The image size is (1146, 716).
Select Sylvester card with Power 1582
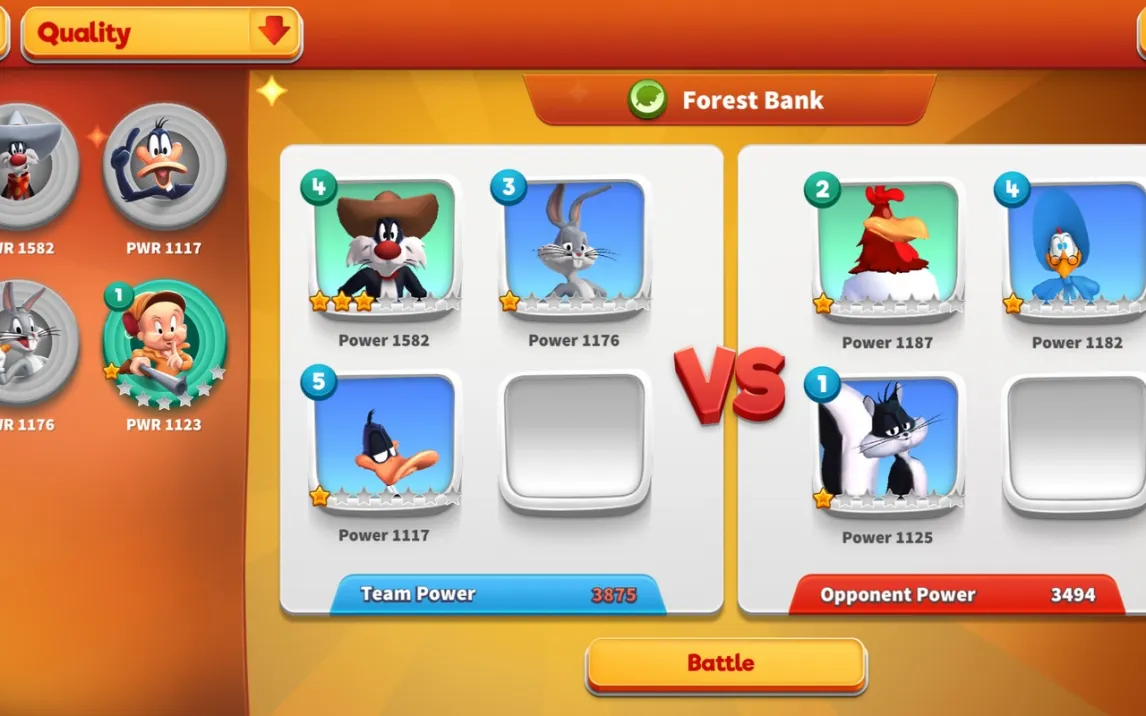point(384,242)
